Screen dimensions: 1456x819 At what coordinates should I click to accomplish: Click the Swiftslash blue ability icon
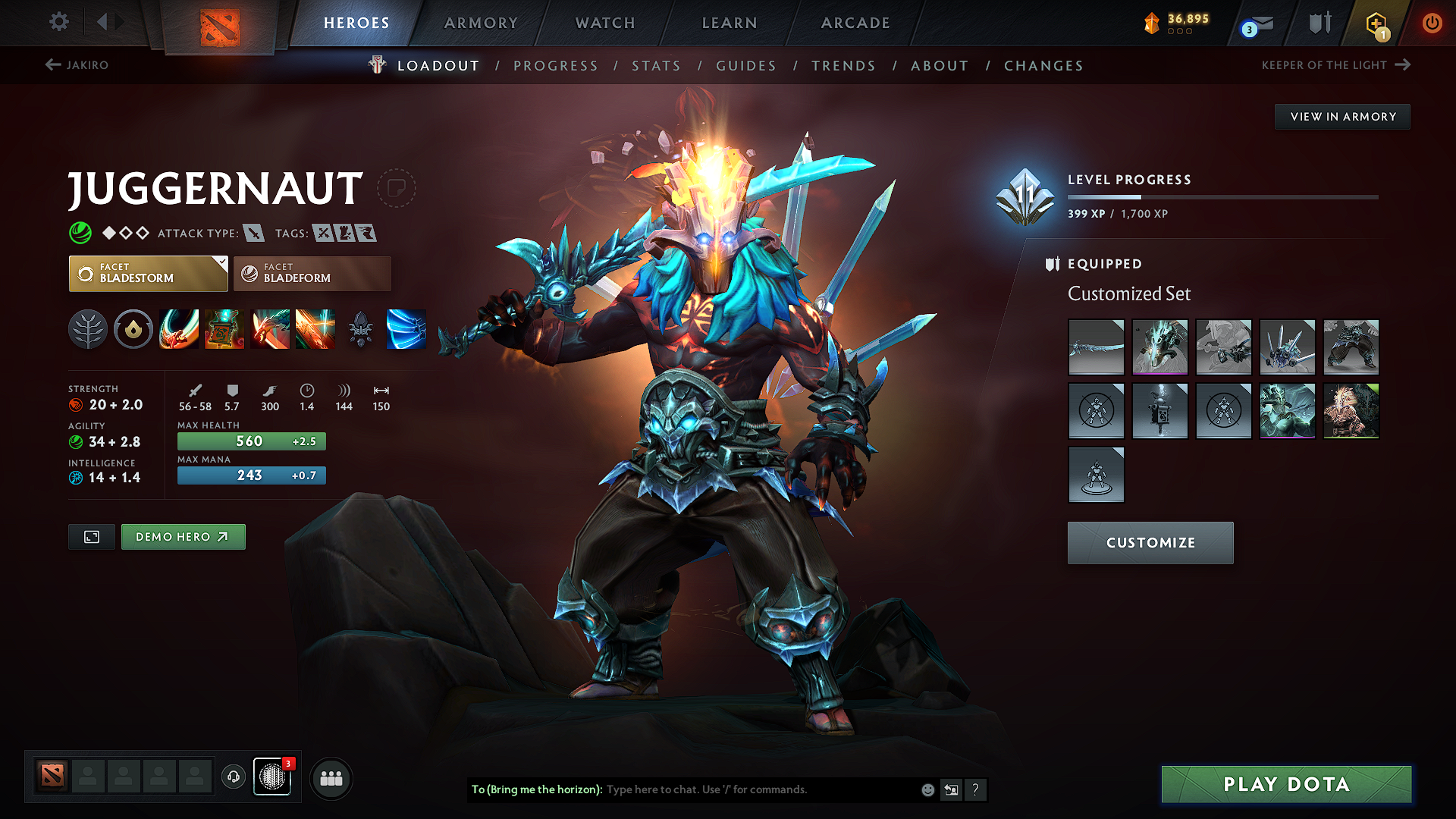click(406, 329)
